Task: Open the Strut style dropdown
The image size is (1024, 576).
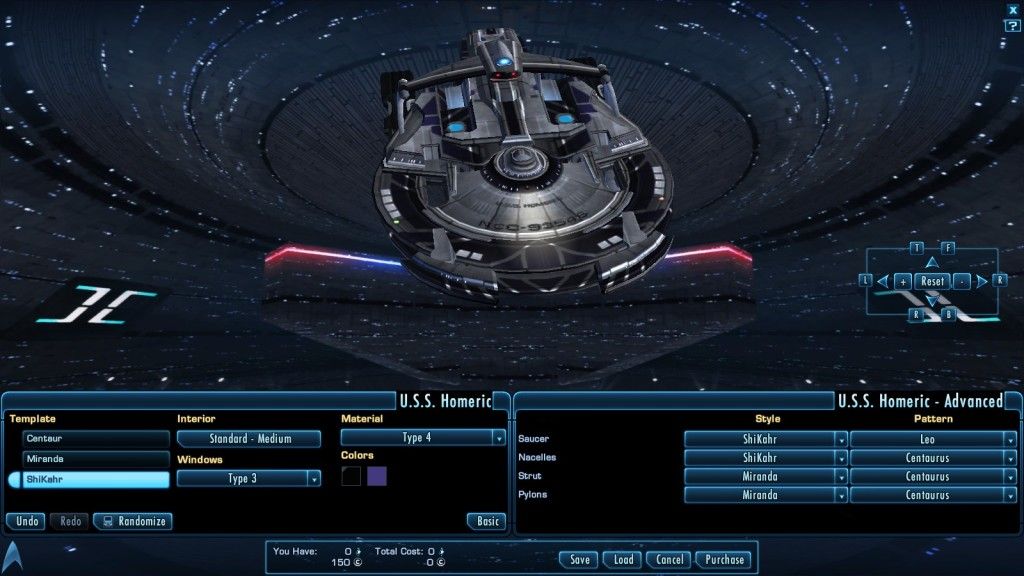Action: coord(766,476)
